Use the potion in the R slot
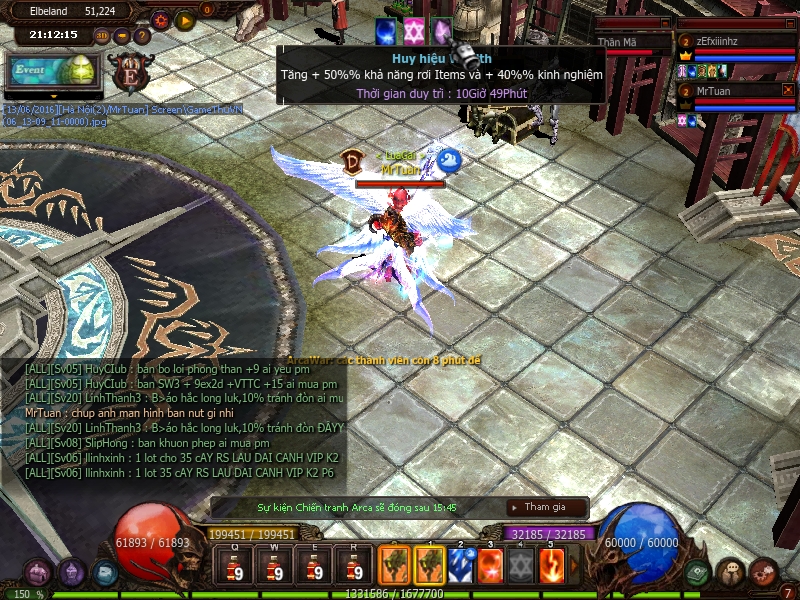This screenshot has height=600, width=800. coord(352,565)
